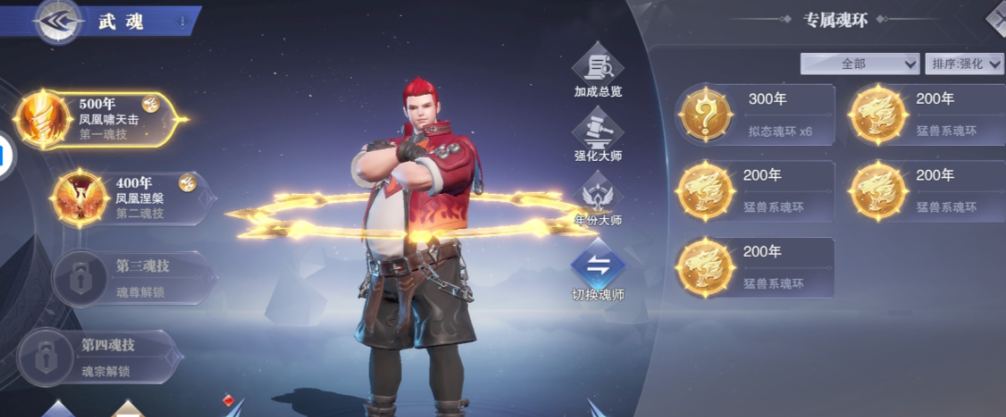Choose the 300年 拟态魂环 x6 ring
Viewport: 1006px width, 417px height.
[x=756, y=115]
